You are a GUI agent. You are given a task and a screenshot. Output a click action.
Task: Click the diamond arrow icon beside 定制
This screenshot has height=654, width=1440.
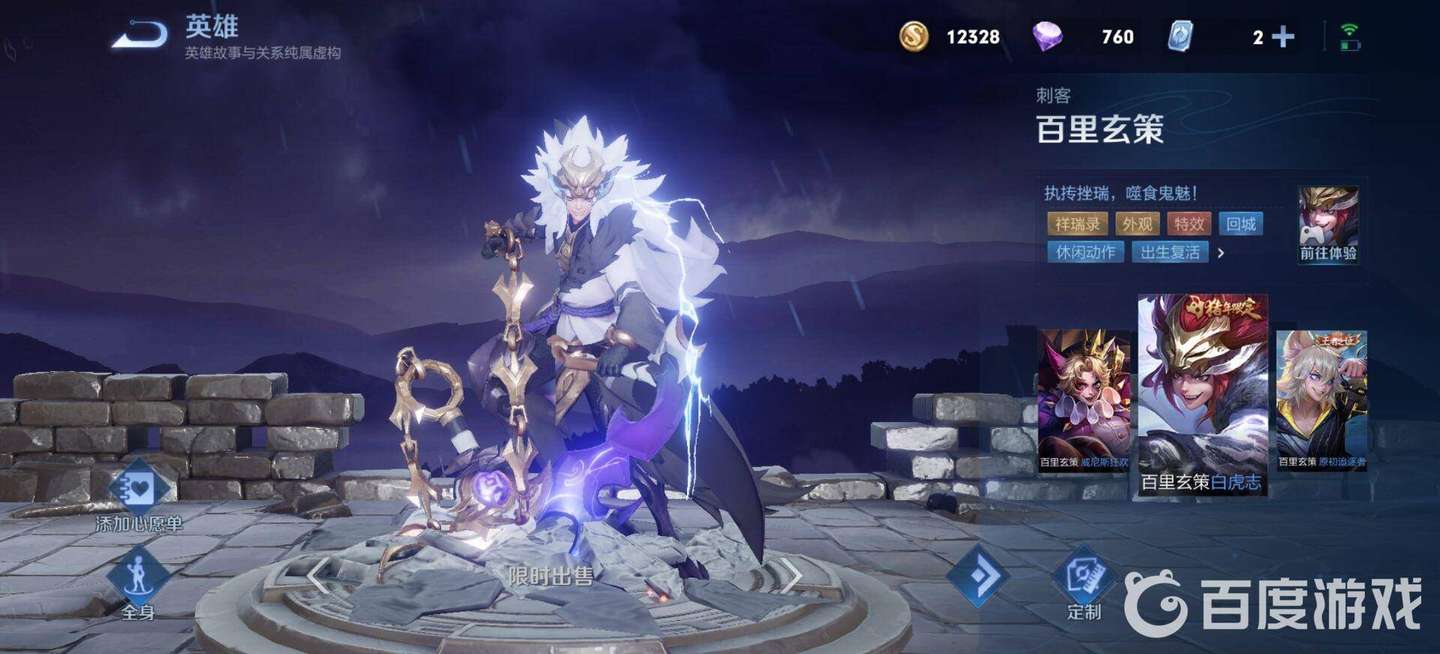pos(977,575)
